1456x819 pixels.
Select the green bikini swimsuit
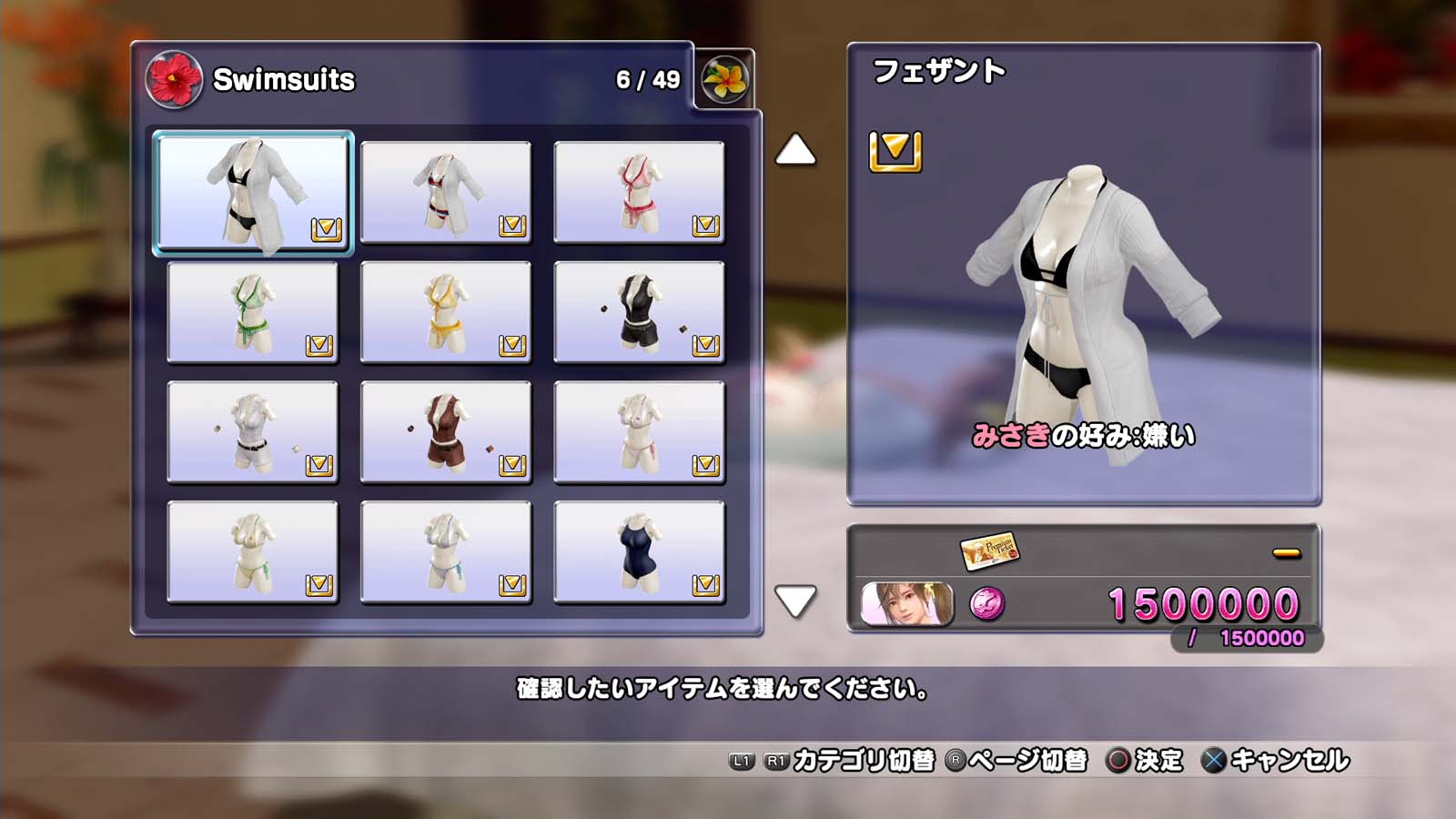[x=253, y=312]
